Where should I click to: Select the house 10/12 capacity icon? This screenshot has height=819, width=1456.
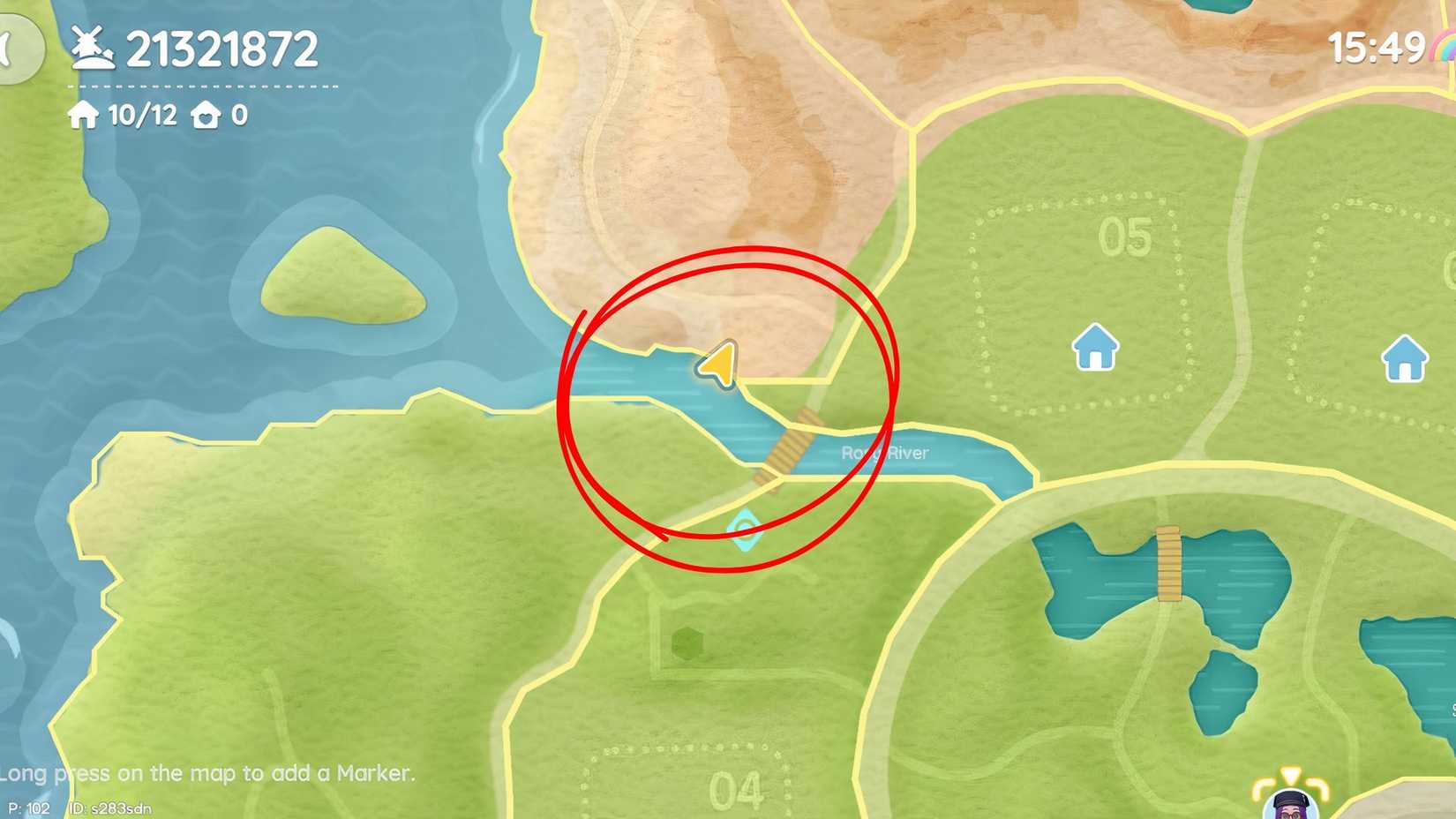pyautogui.click(x=85, y=115)
